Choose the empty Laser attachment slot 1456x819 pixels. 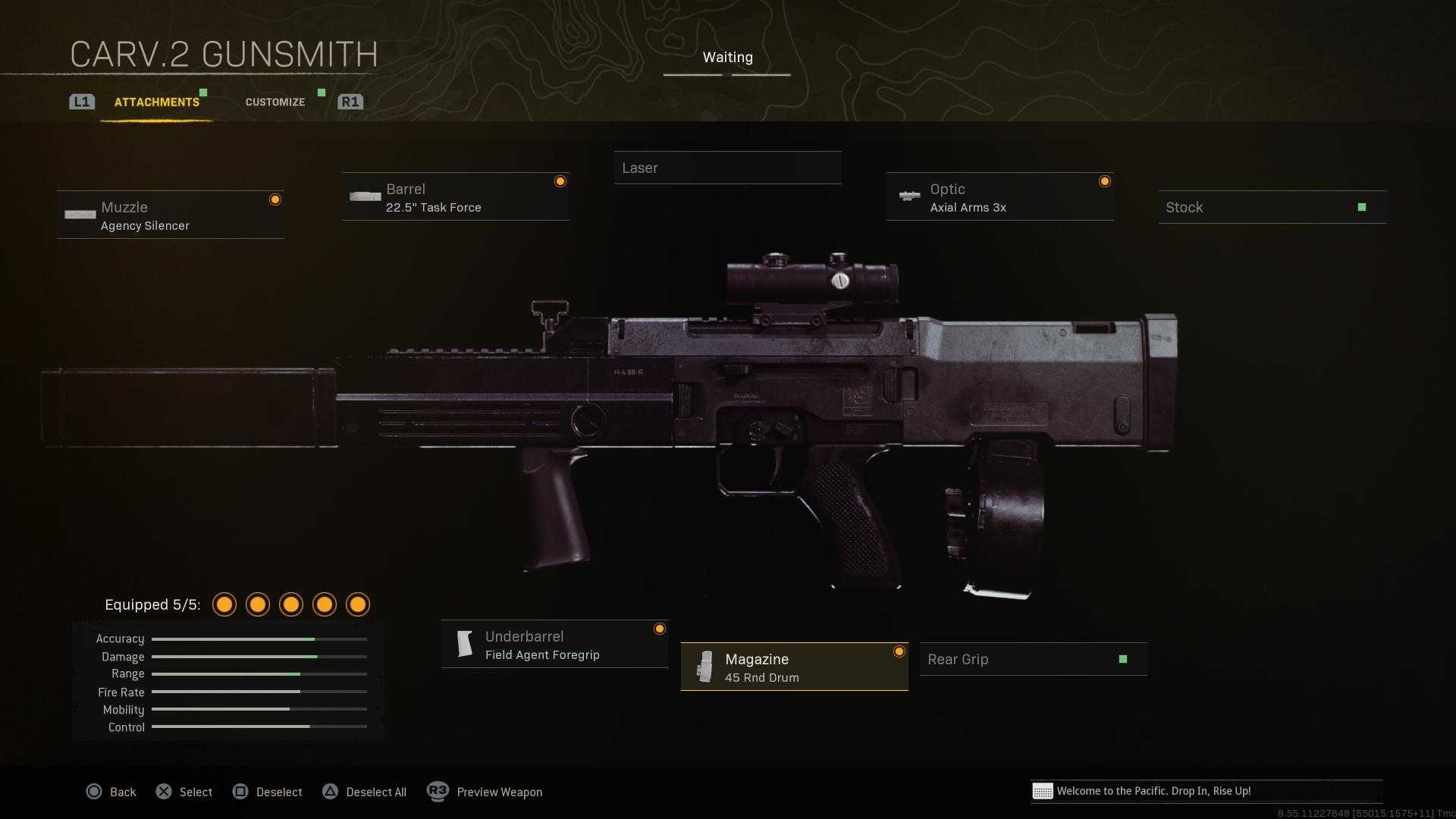click(727, 168)
